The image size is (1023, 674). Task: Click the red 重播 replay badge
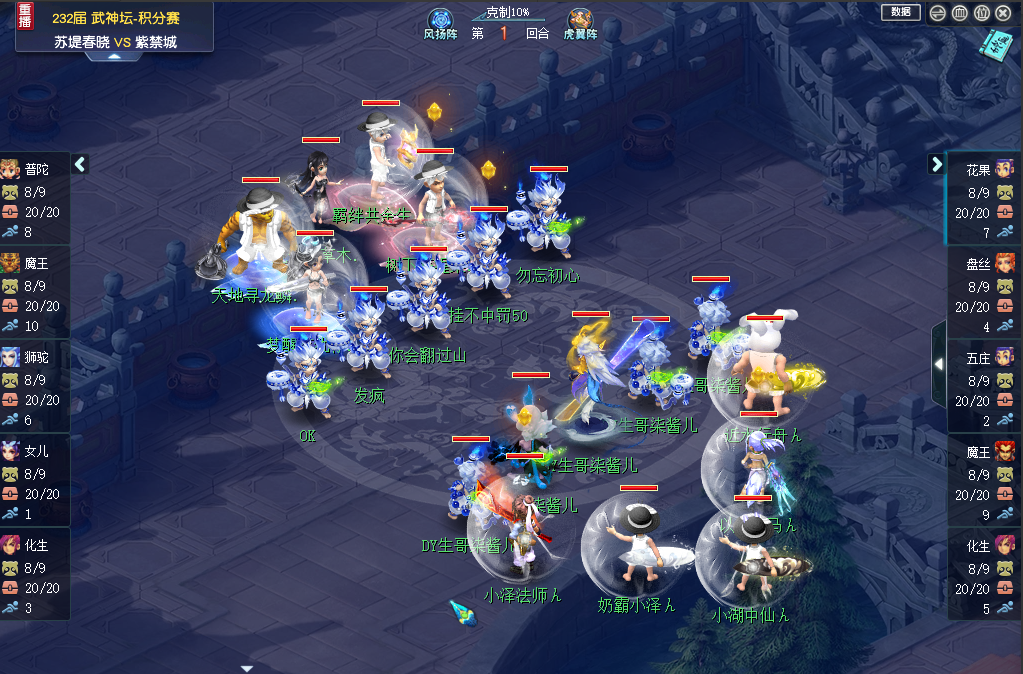(x=26, y=14)
